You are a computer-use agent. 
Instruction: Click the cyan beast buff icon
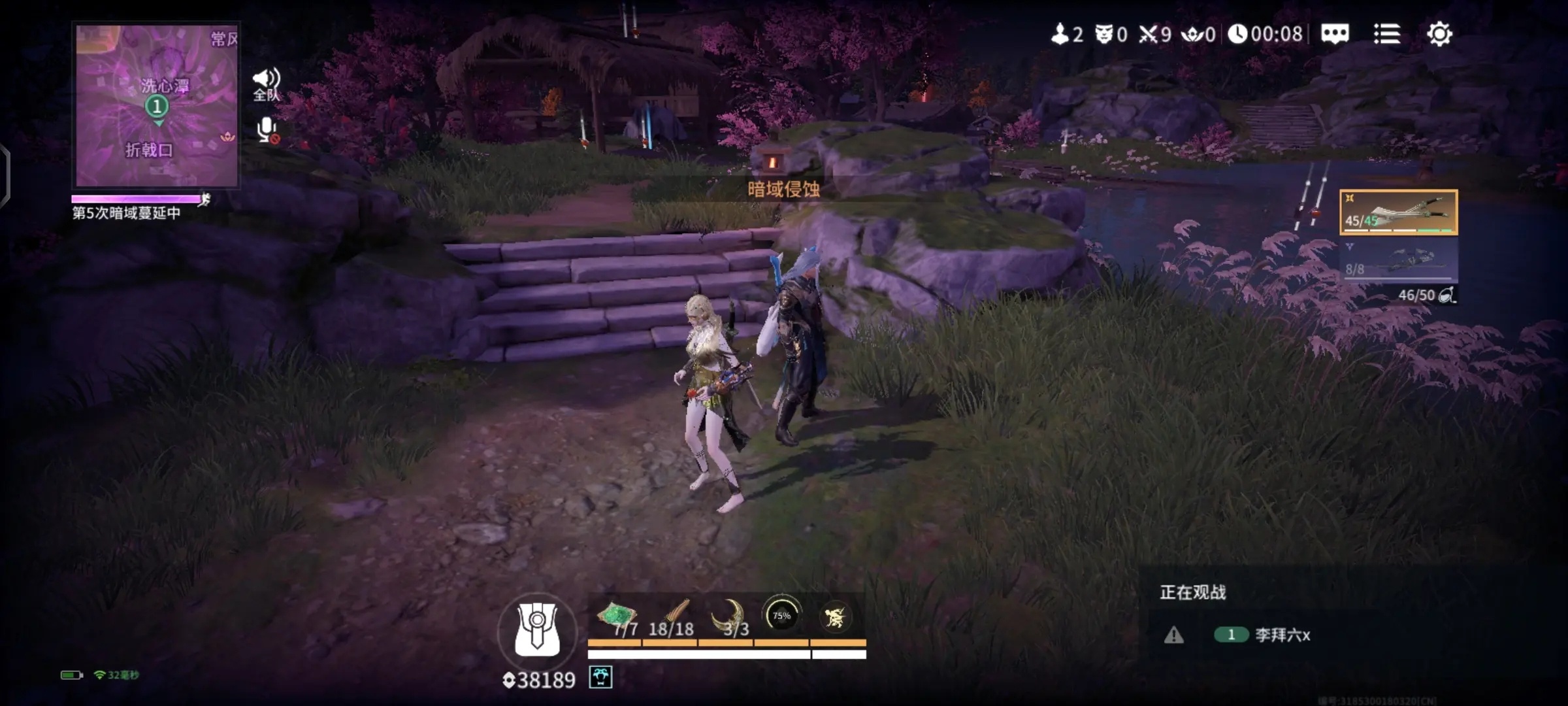click(x=600, y=677)
